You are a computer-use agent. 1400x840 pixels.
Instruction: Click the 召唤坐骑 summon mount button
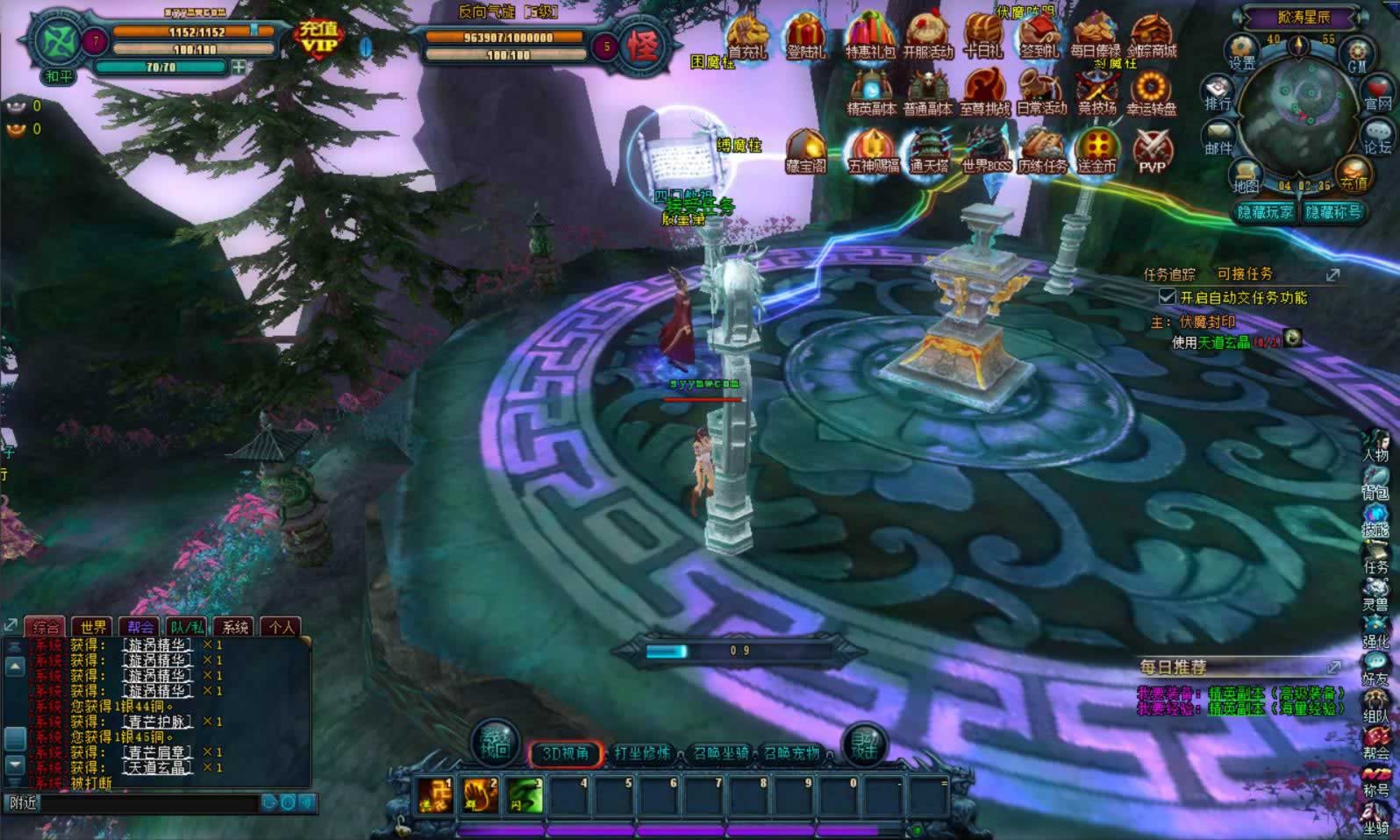[720, 753]
